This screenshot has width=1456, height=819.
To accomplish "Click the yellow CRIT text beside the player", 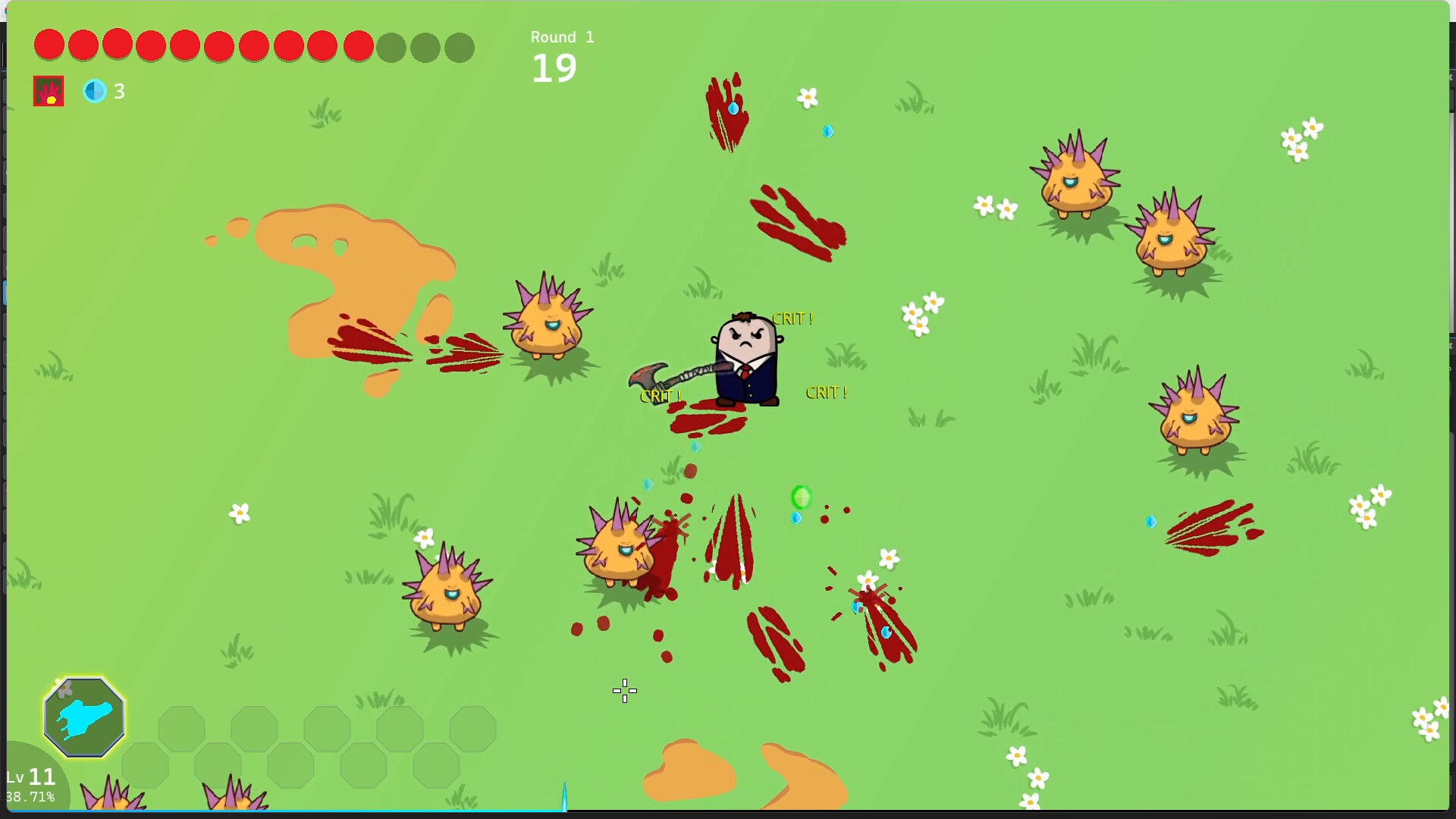I will point(792,318).
